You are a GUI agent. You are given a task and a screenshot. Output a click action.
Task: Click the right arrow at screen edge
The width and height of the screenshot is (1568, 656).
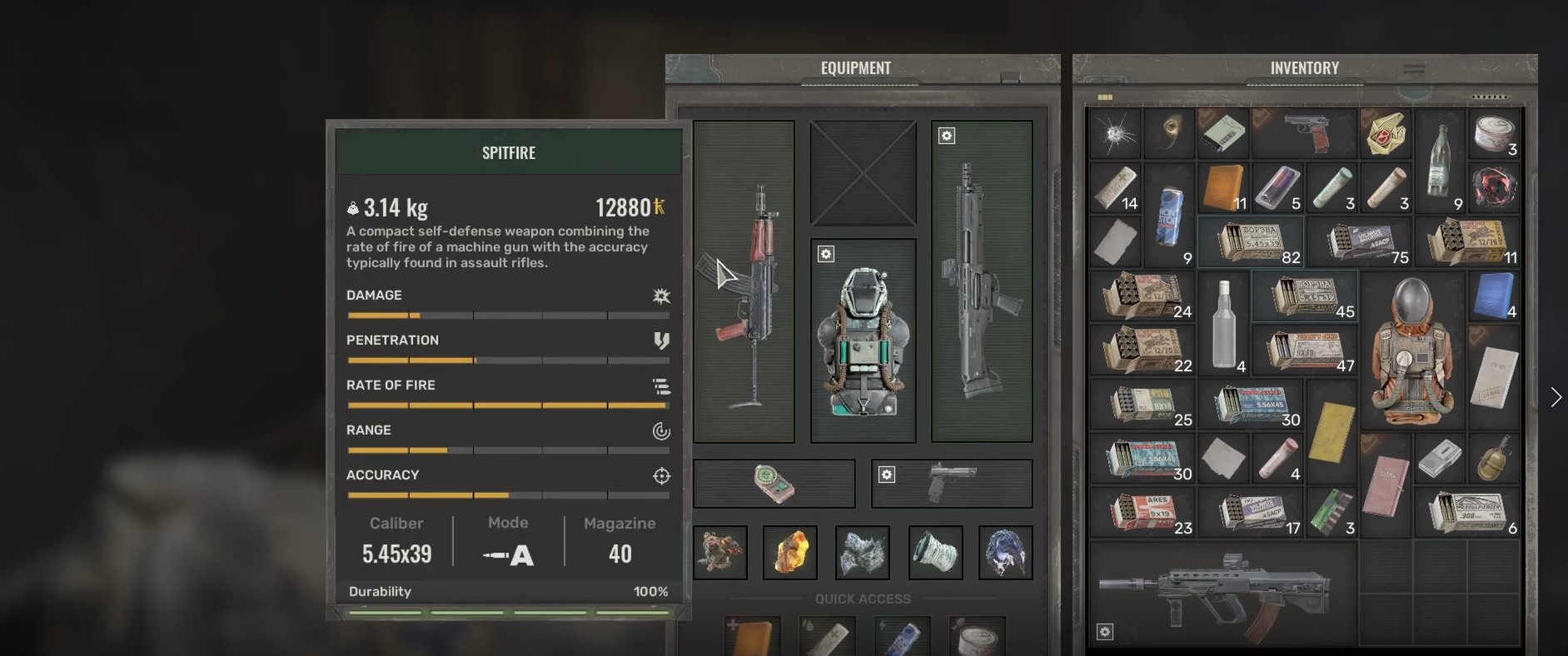coord(1556,397)
